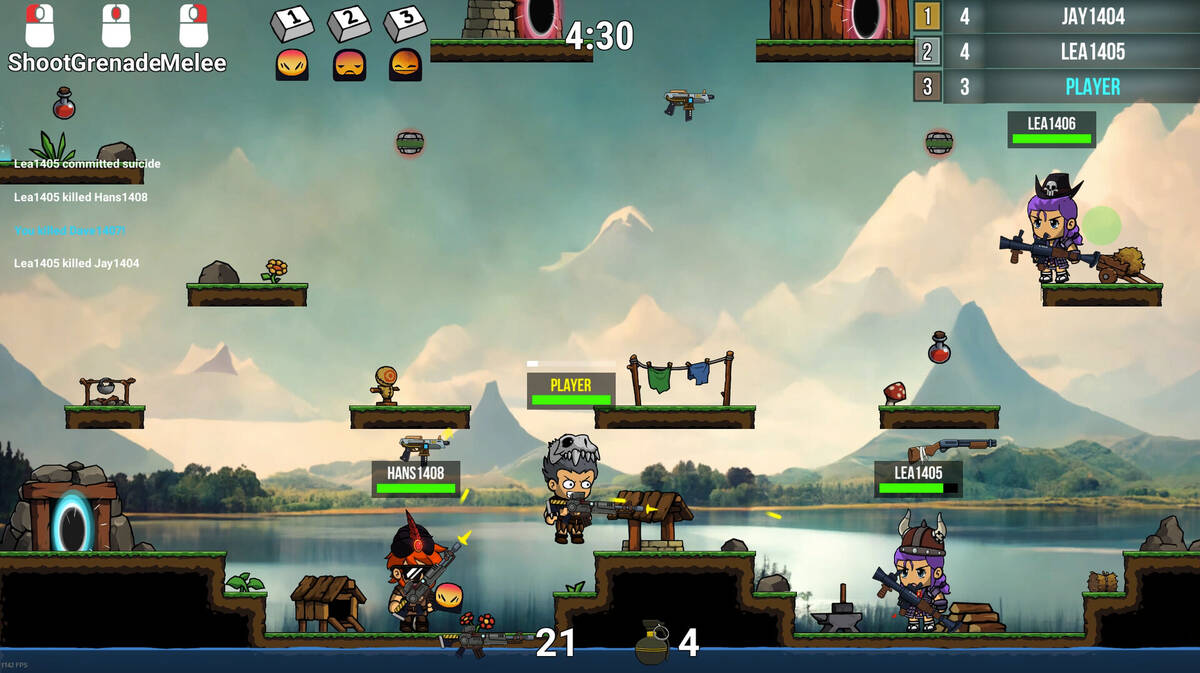This screenshot has height=673, width=1200.
Task: Choose the PLAYER entry on the scoreboard
Action: [1056, 87]
